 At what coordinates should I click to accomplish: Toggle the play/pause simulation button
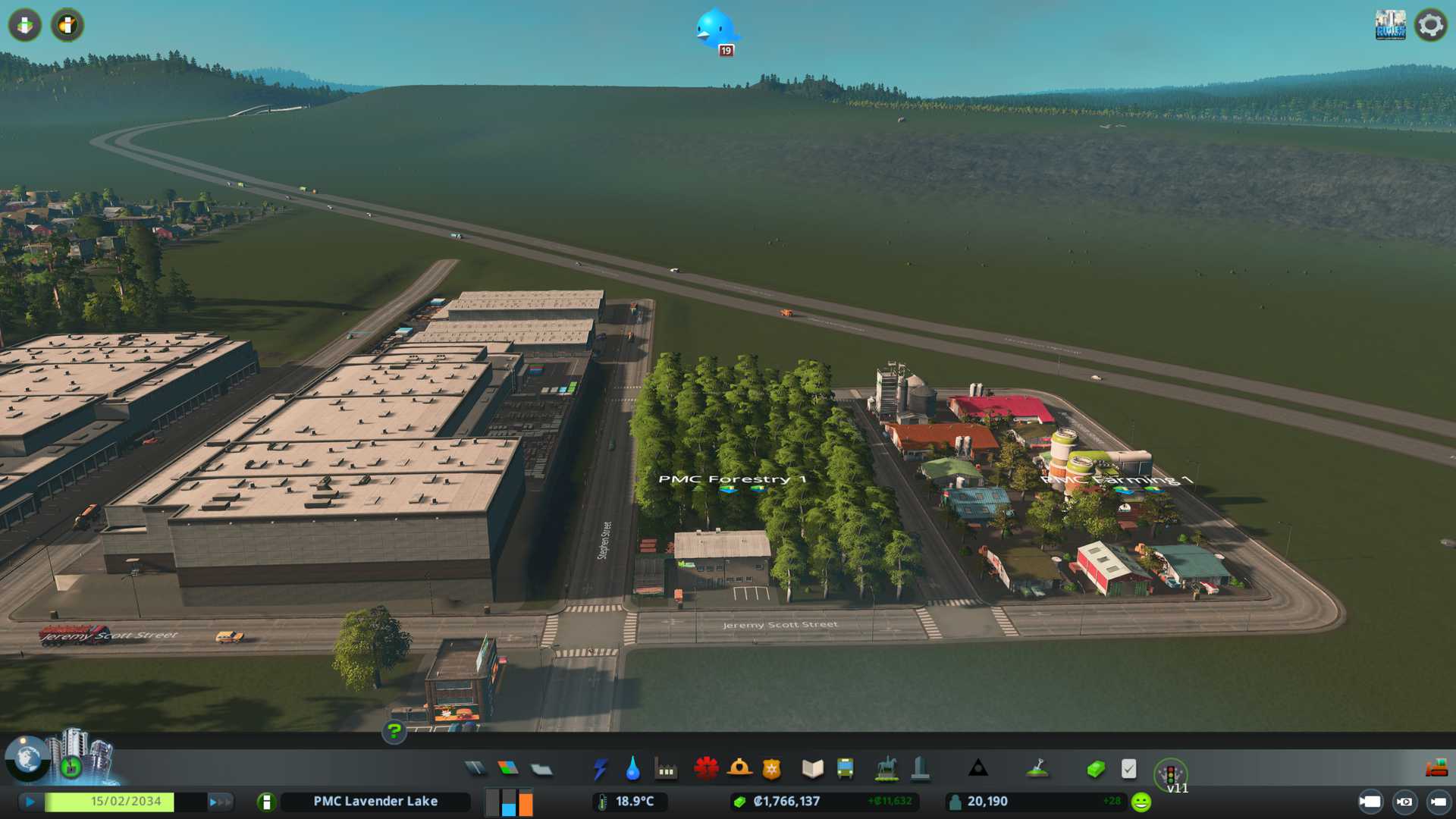pos(30,802)
